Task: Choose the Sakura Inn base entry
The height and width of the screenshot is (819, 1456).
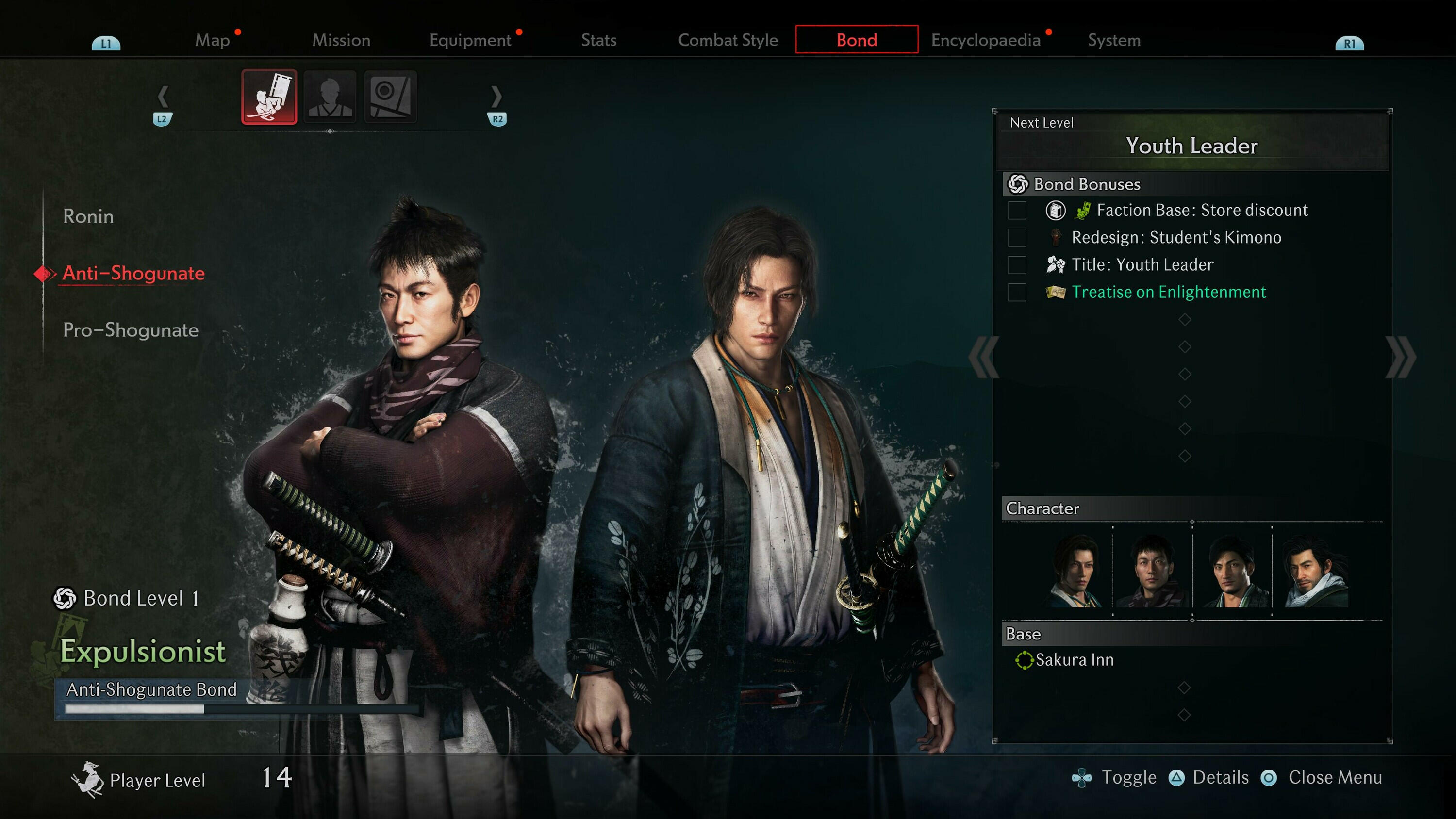Action: click(1074, 660)
